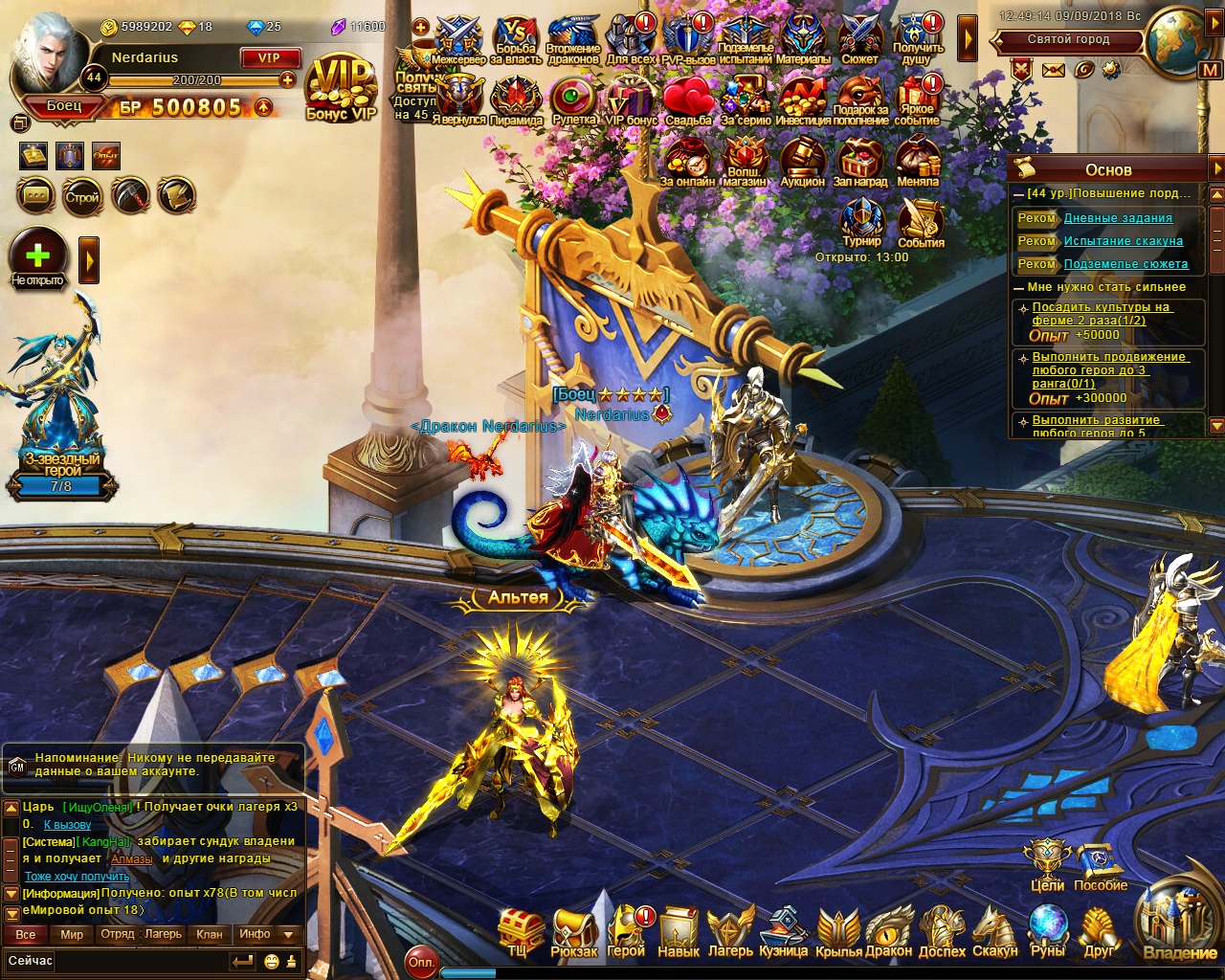Open the Турнир tournament

[x=861, y=222]
